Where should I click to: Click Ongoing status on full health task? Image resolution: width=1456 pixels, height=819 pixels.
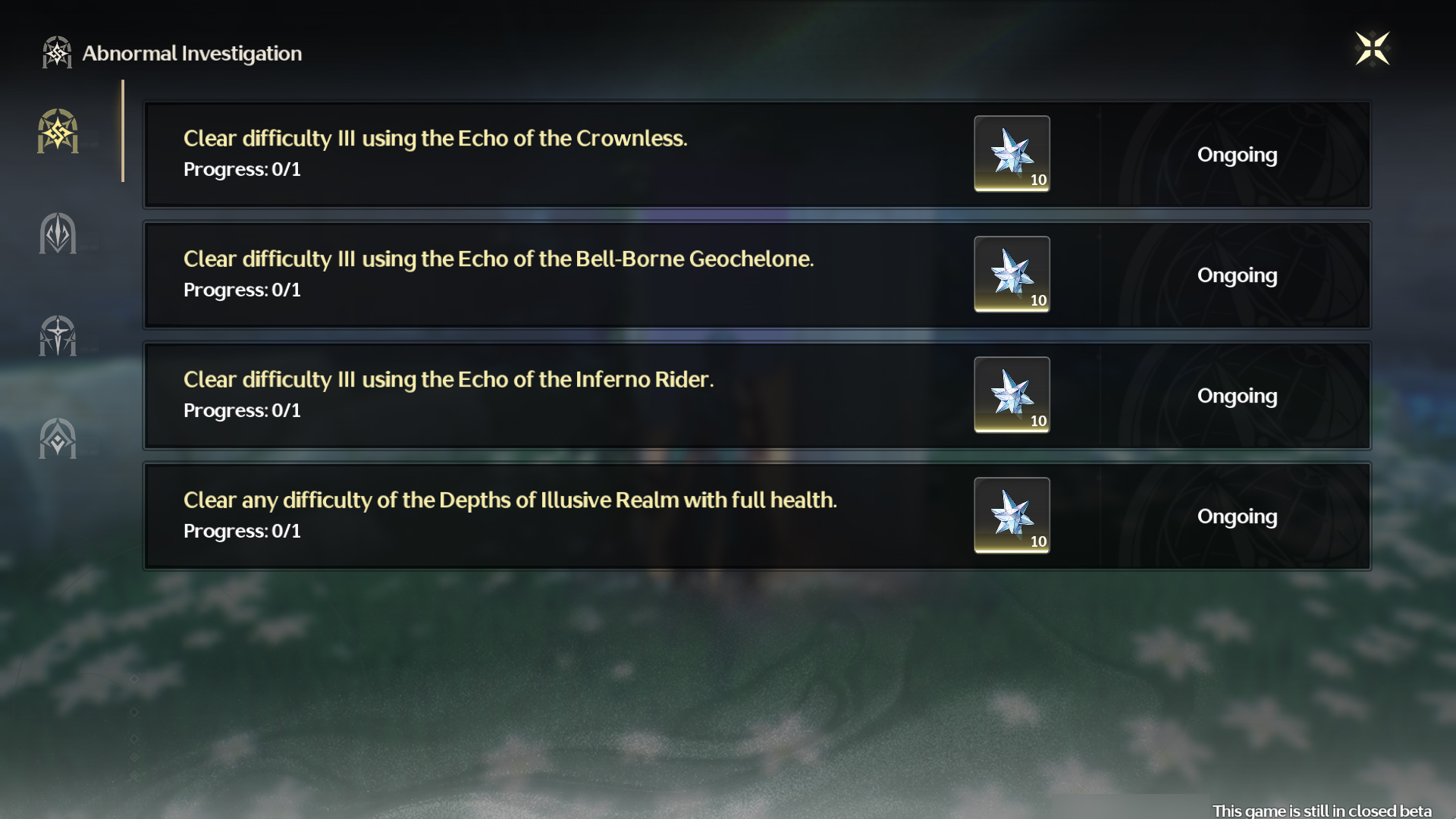tap(1237, 516)
